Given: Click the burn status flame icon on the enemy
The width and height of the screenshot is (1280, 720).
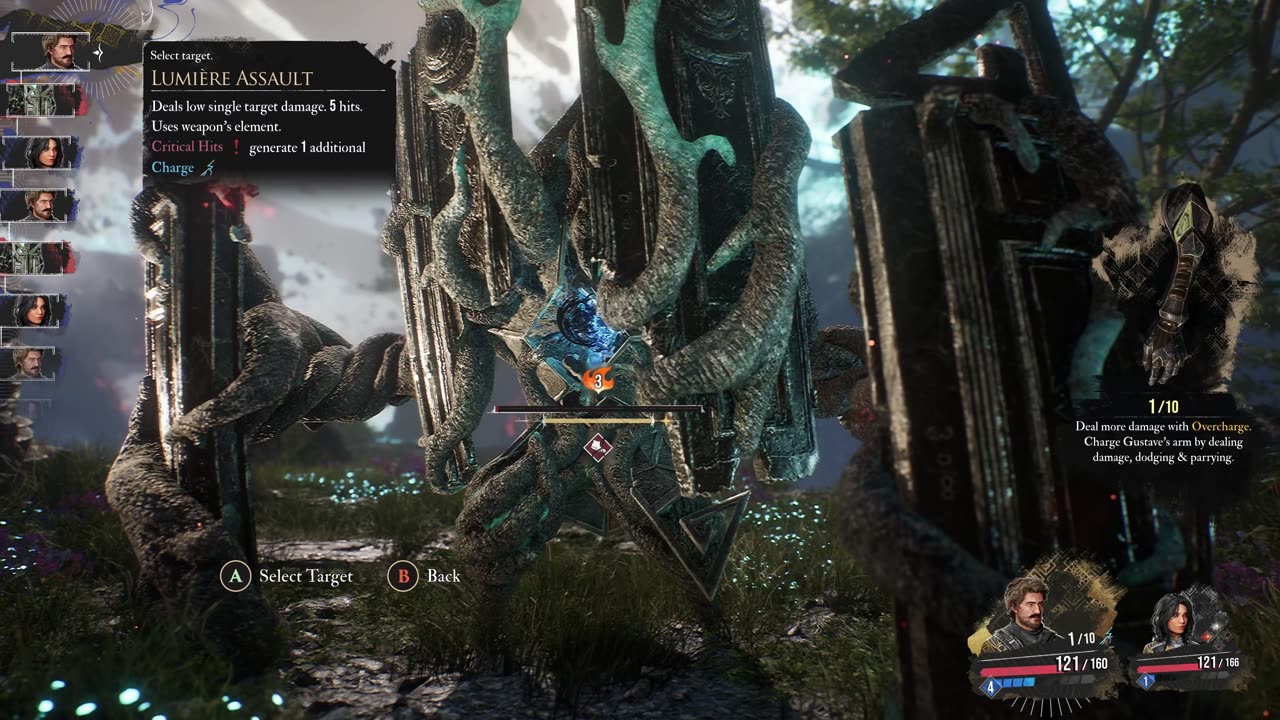Looking at the screenshot, I should (598, 380).
